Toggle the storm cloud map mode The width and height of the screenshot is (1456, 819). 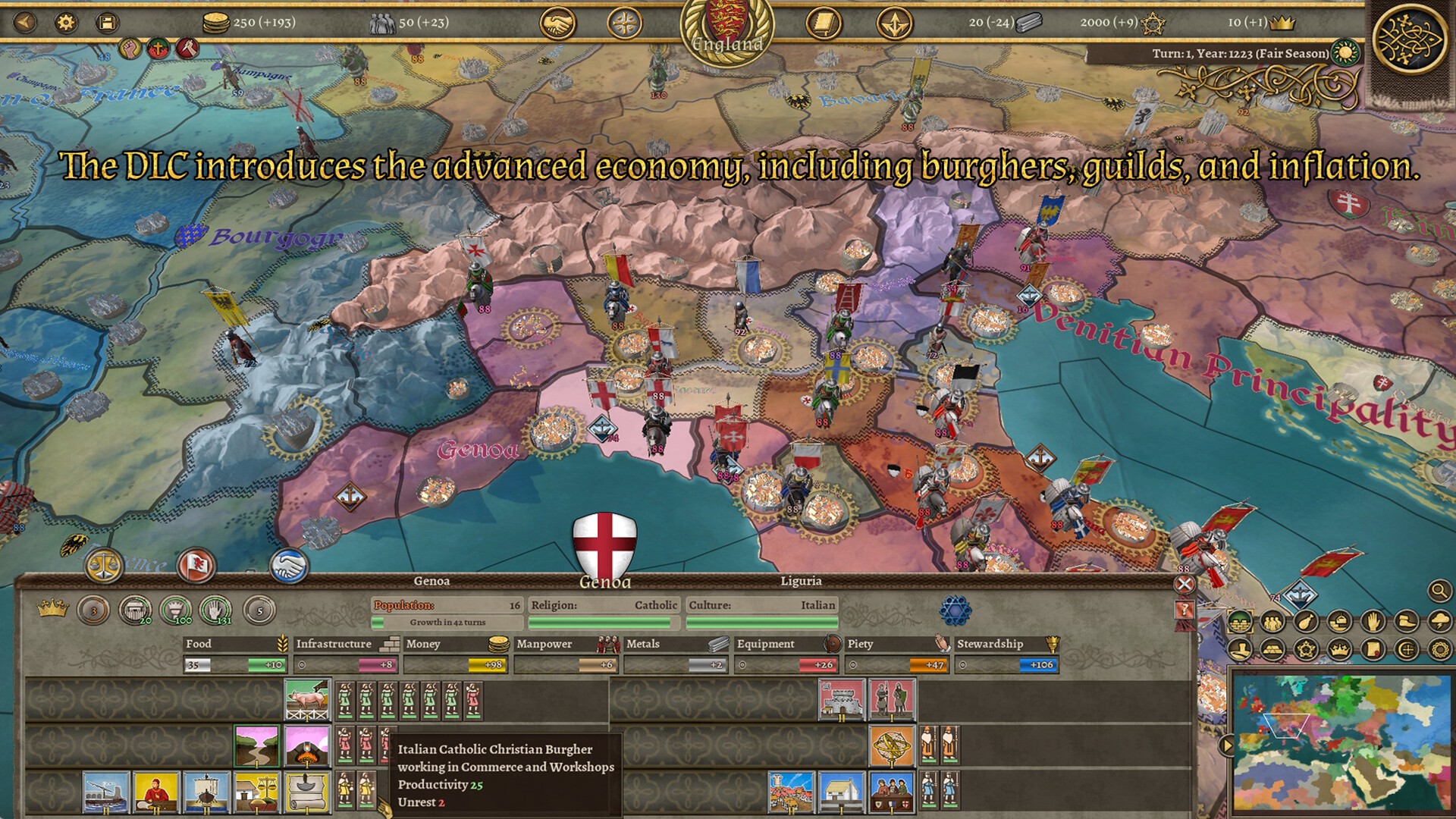(1439, 622)
